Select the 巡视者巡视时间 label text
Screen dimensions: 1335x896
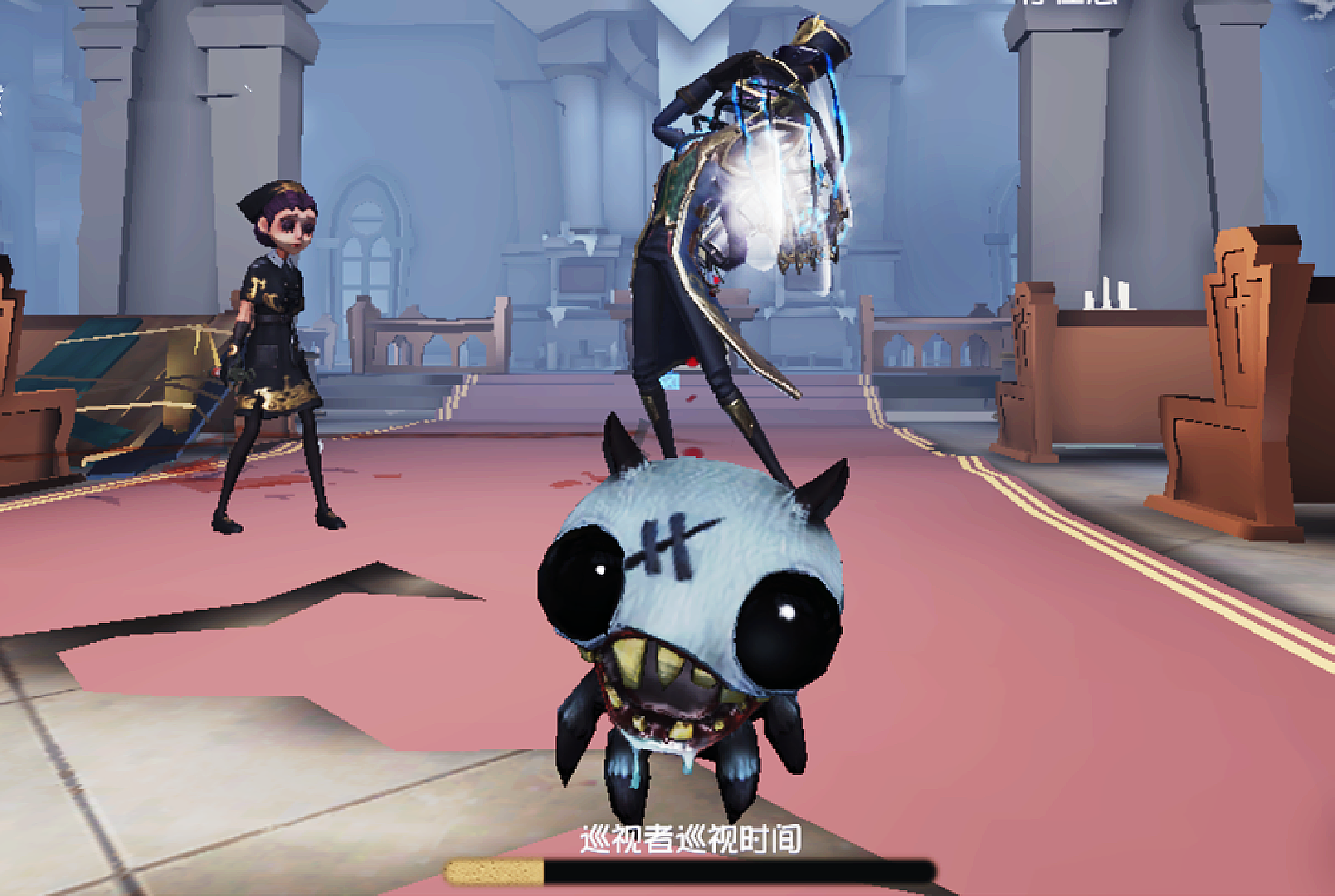point(689,840)
